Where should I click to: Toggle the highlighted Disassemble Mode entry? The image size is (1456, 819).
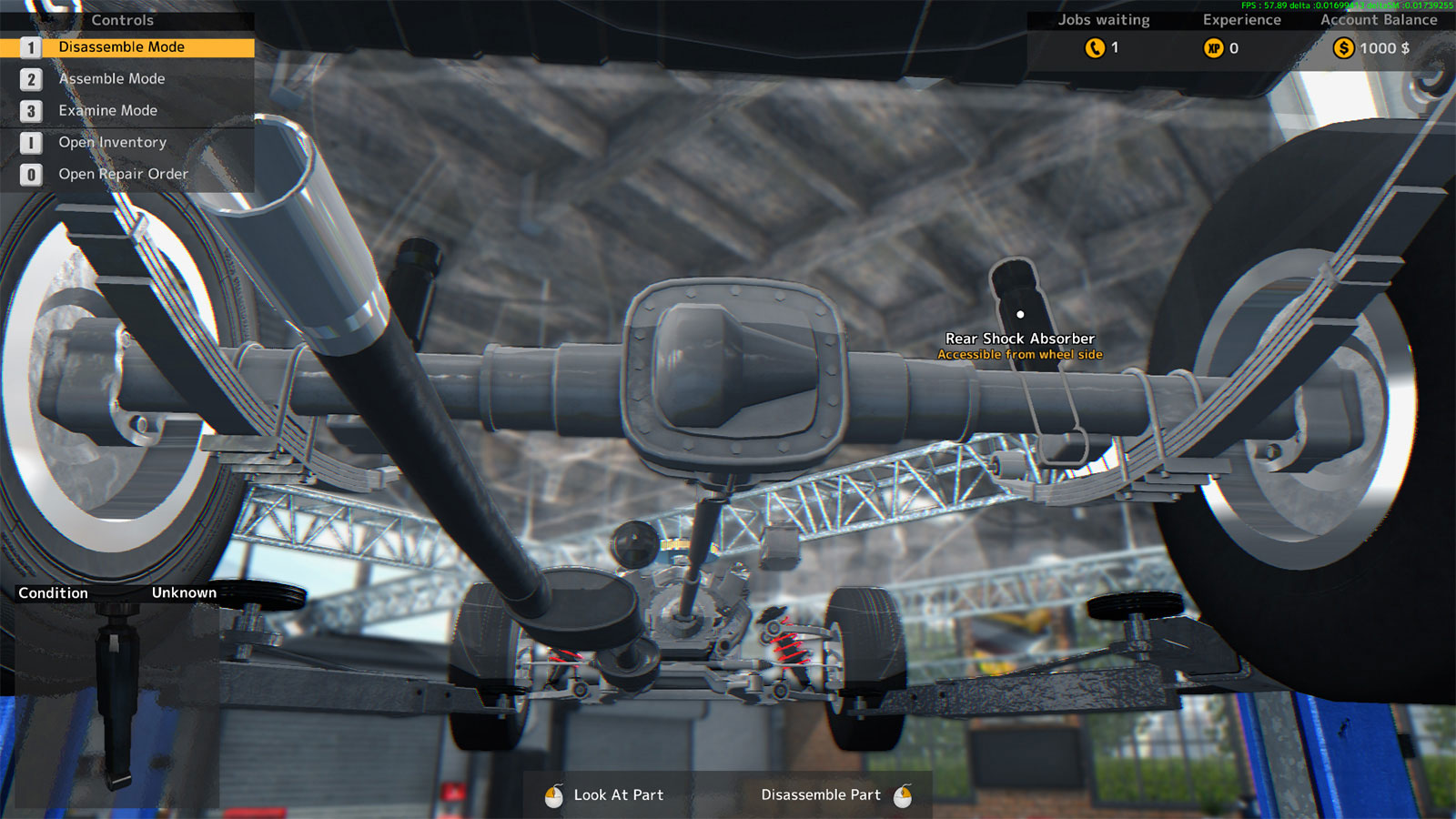click(121, 46)
